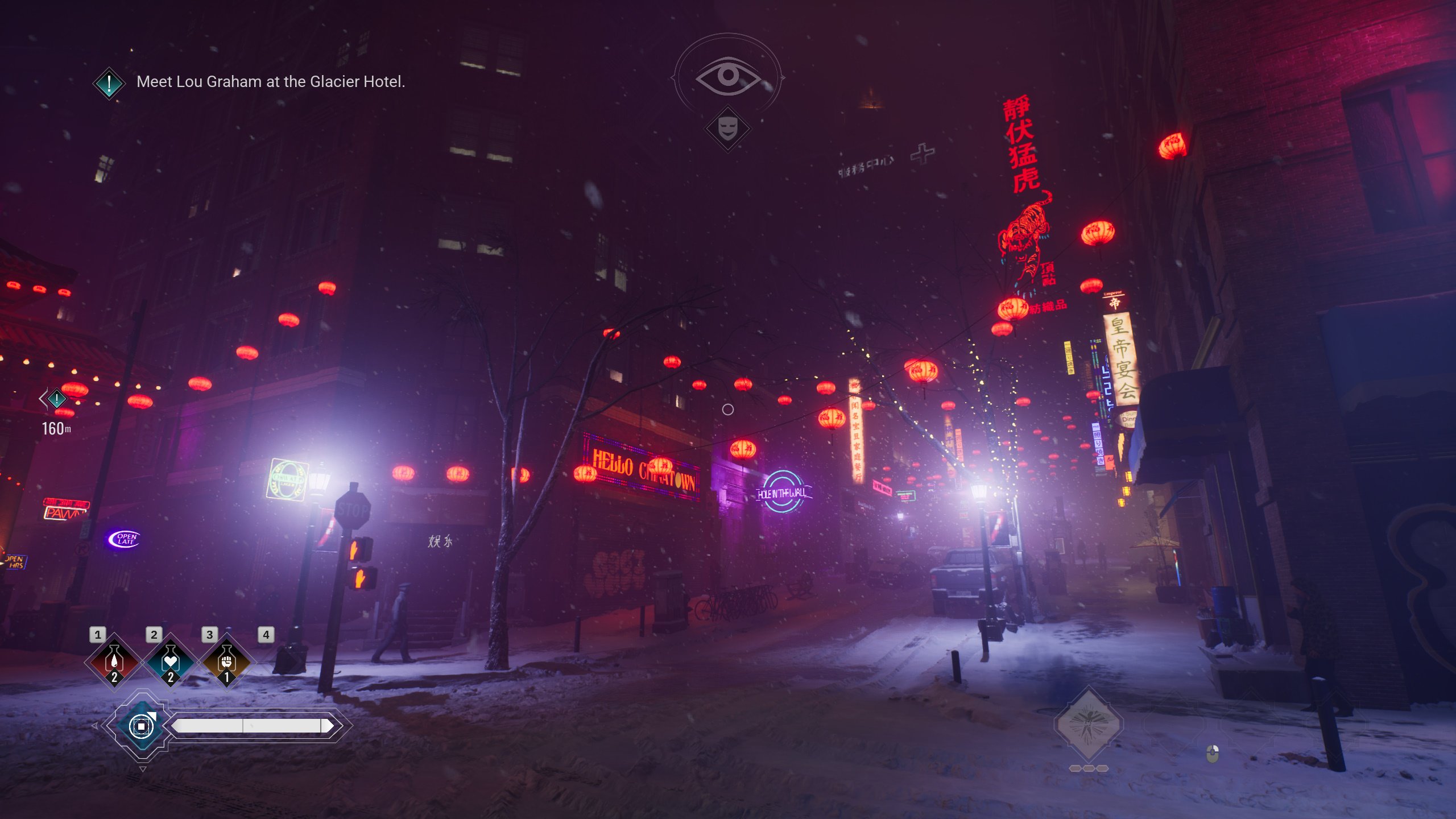
Task: Click the eye detection indicator
Action: [727, 76]
